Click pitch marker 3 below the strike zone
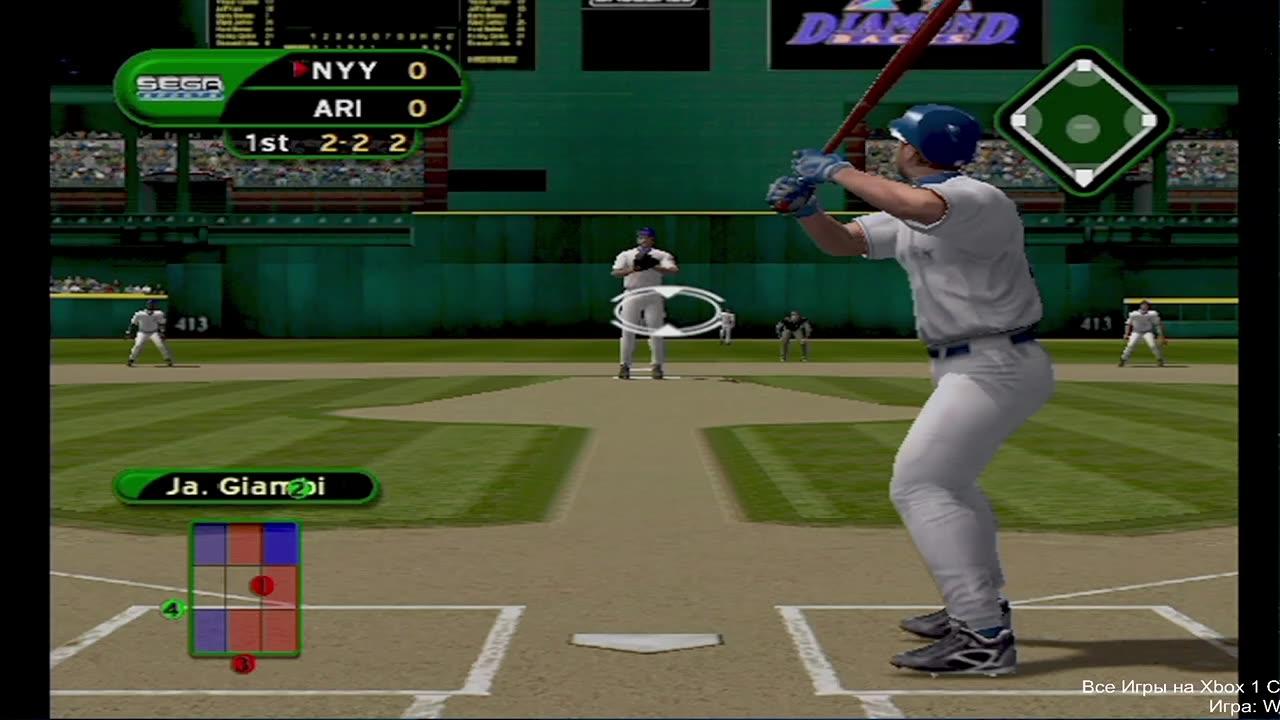 pos(244,663)
